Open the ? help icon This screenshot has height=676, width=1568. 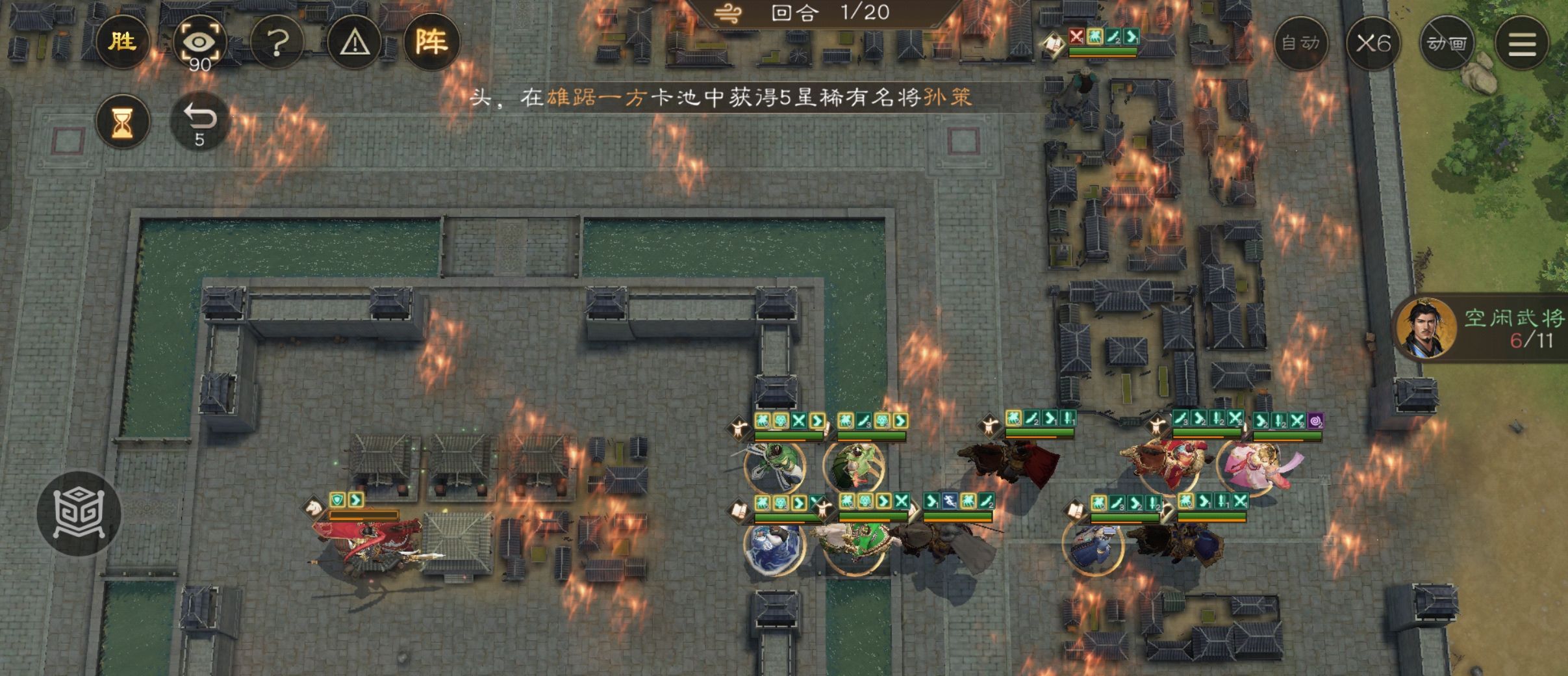coord(278,42)
